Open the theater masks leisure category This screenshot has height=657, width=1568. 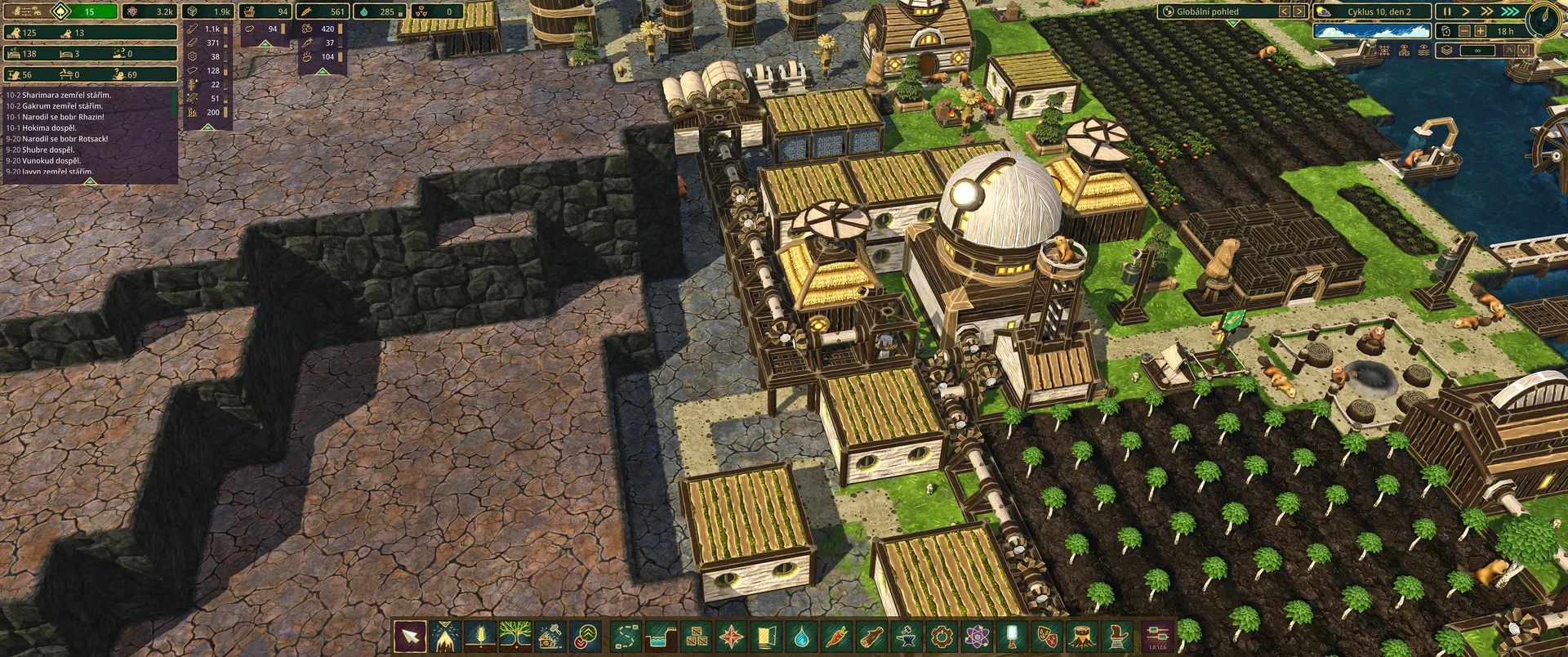tap(1047, 636)
